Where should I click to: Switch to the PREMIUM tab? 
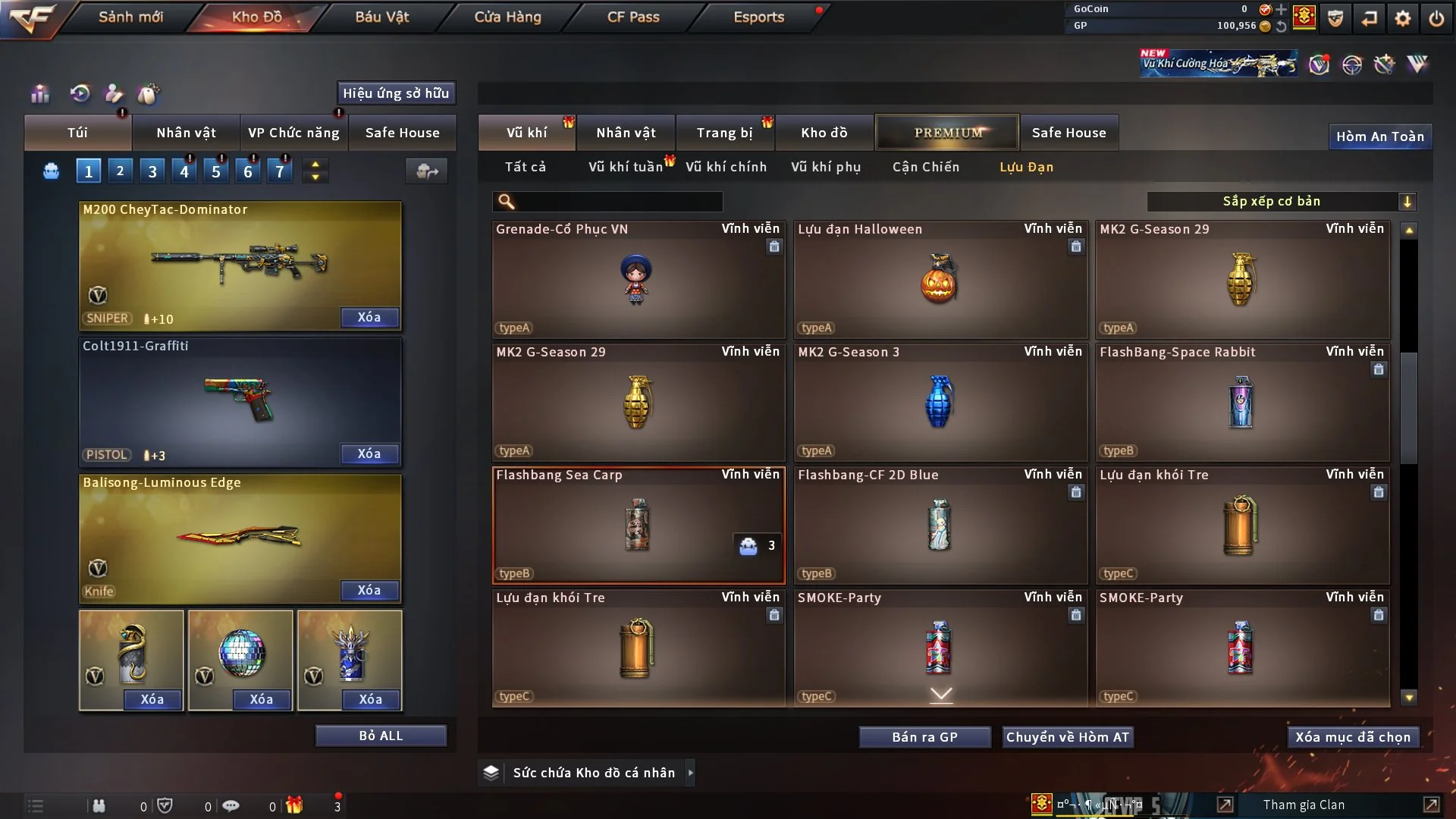(947, 133)
